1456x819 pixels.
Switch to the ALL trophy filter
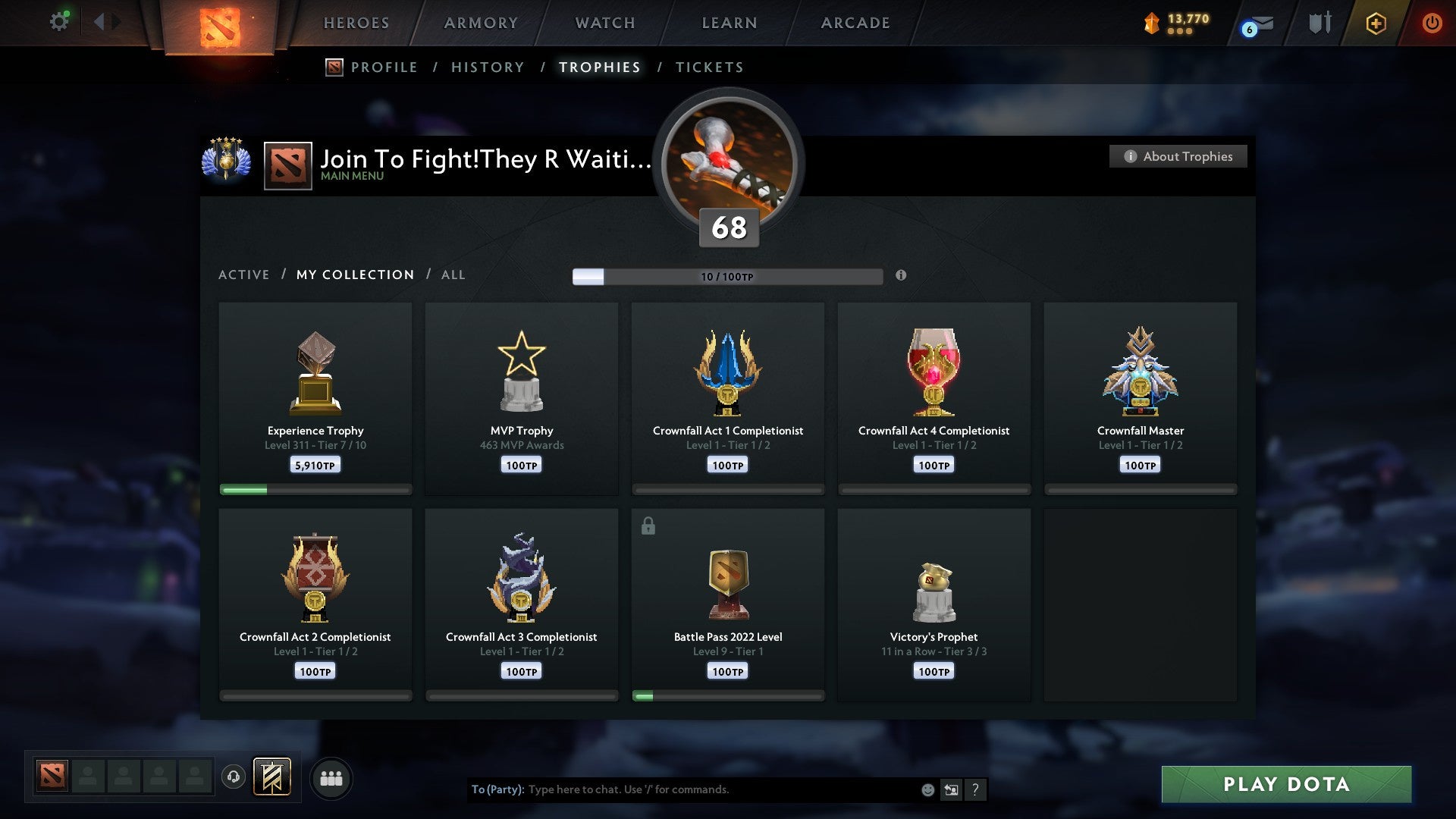point(453,275)
